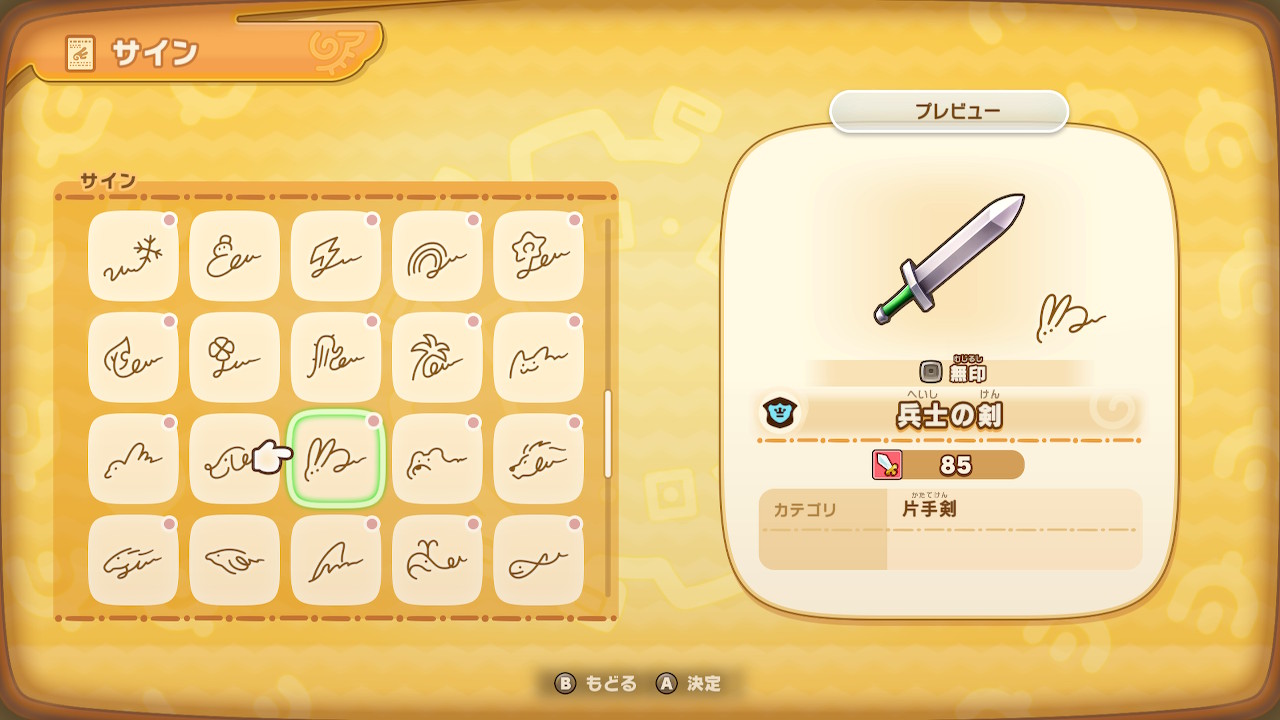Pick the four-leaf clover signature
The height and width of the screenshot is (720, 1280).
tap(235, 358)
